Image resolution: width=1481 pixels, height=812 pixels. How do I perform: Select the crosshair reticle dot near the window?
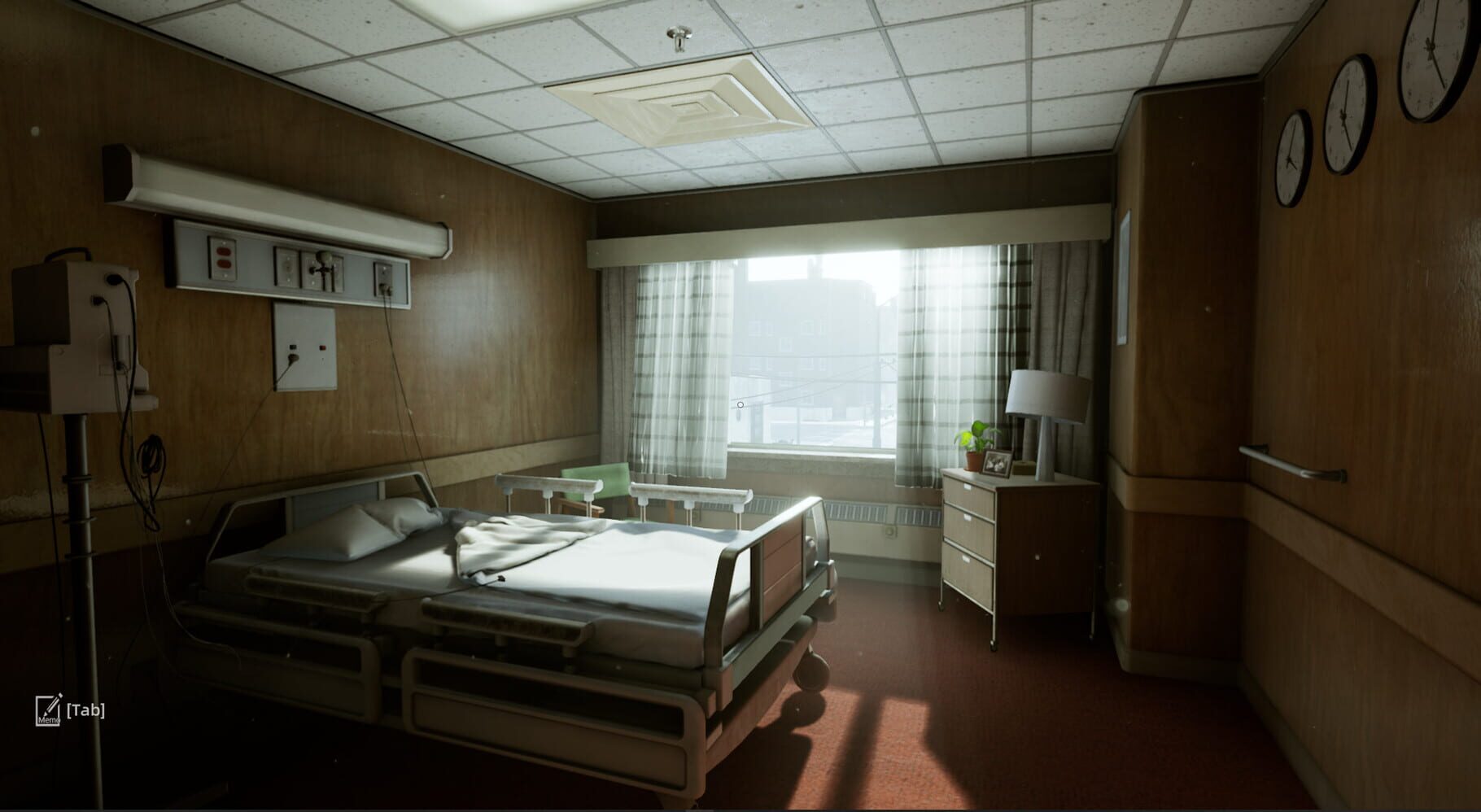point(740,403)
